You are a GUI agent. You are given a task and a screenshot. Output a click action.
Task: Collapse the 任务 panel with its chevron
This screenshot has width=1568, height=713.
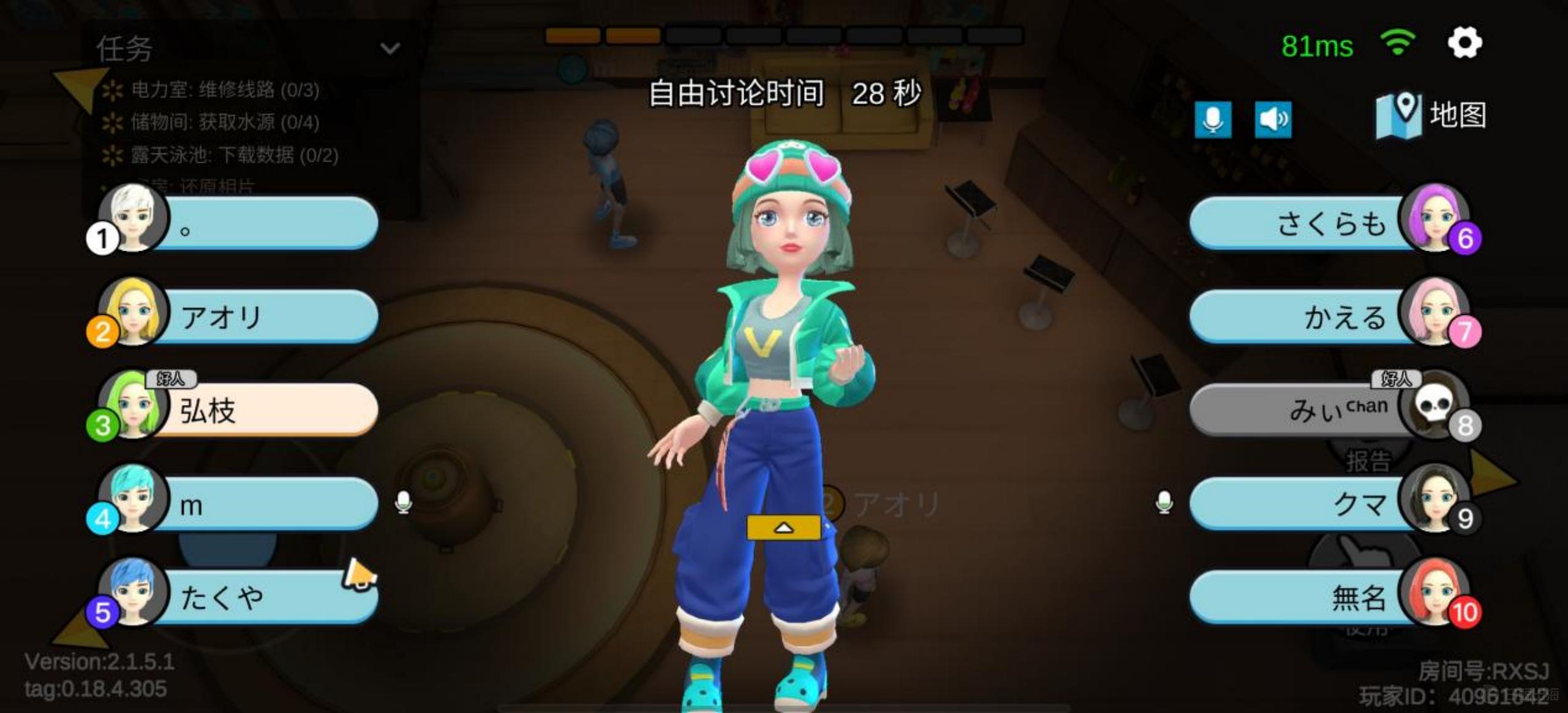390,48
